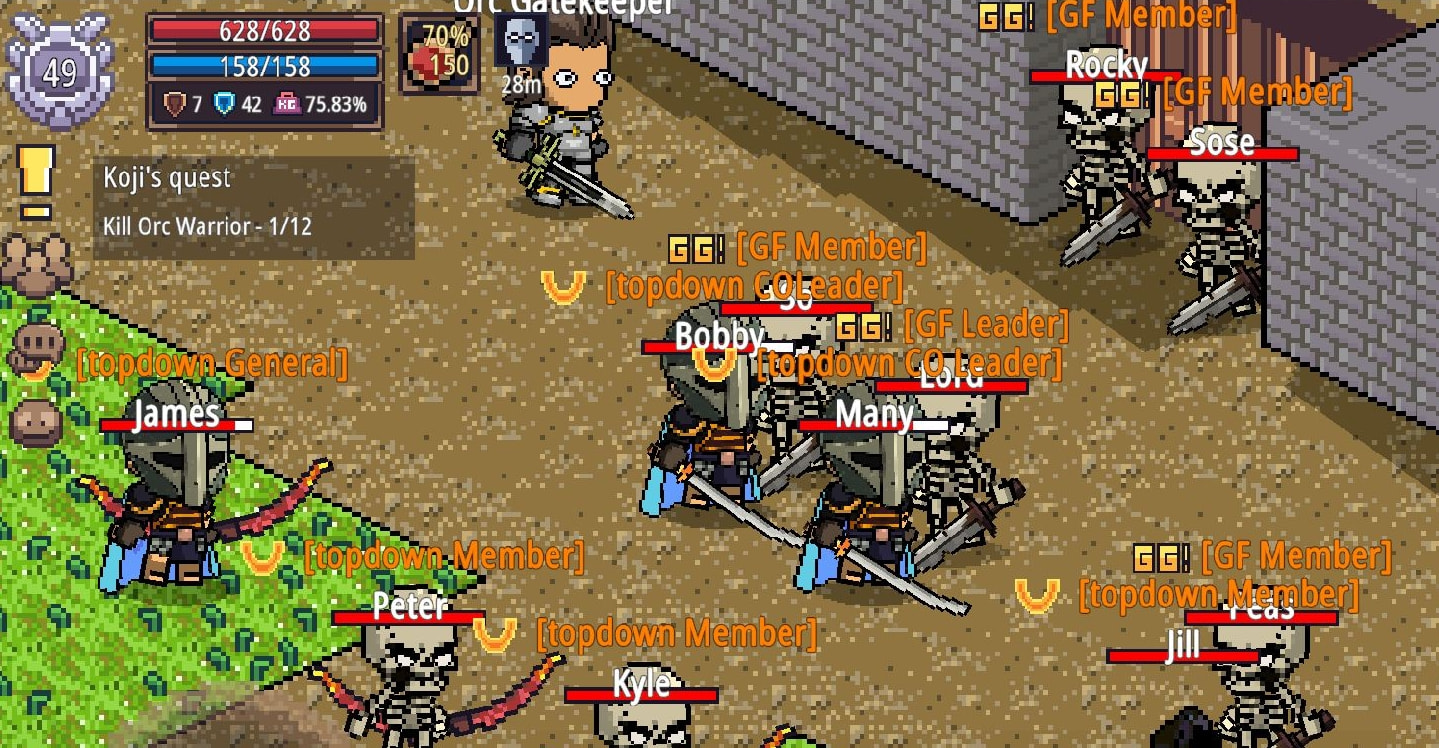Click Kyle's name at the bottom

click(644, 686)
